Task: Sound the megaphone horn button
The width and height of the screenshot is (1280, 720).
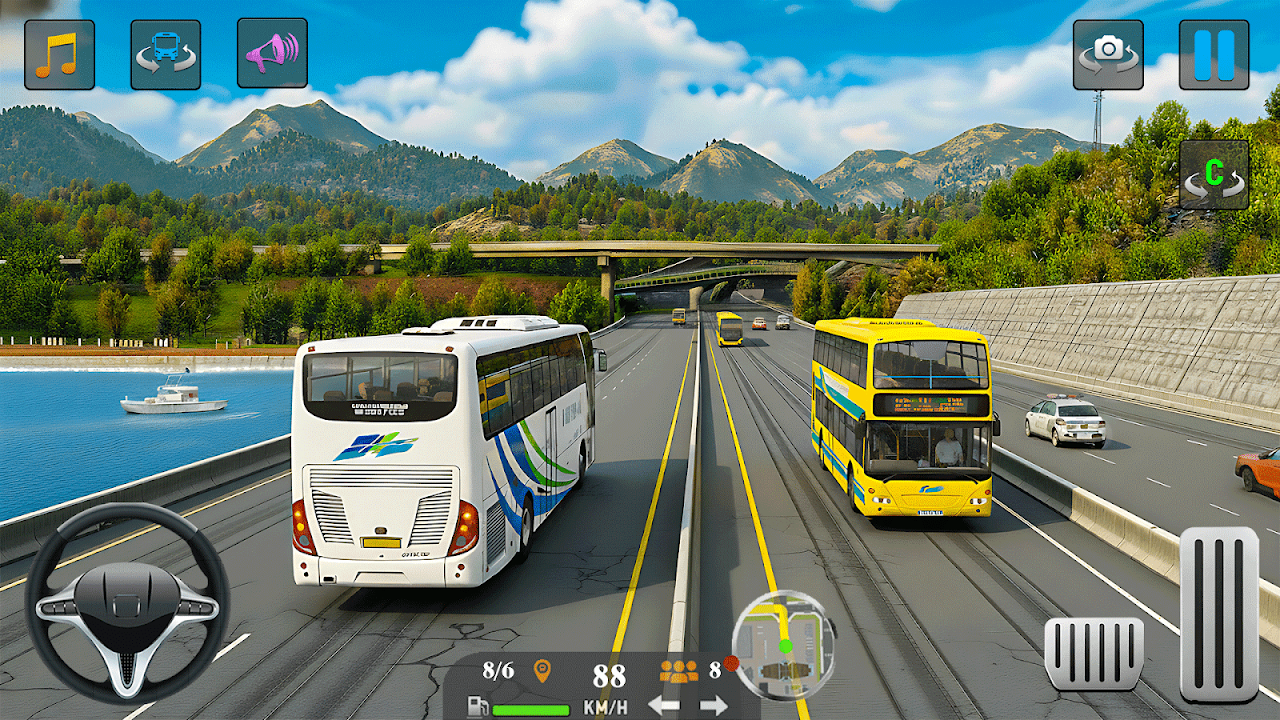Action: 272,53
